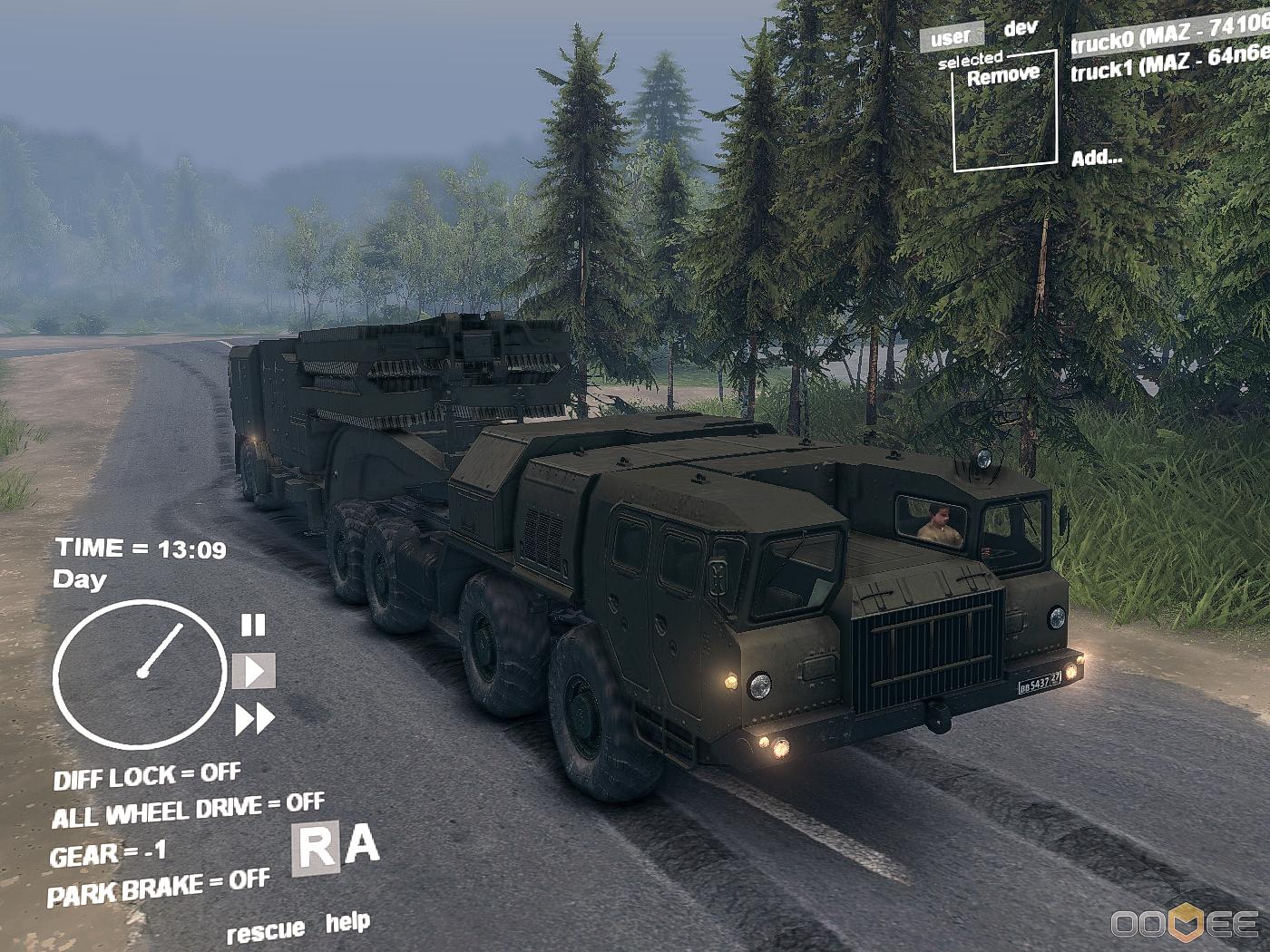Add a new truck with Add...

tap(1096, 158)
